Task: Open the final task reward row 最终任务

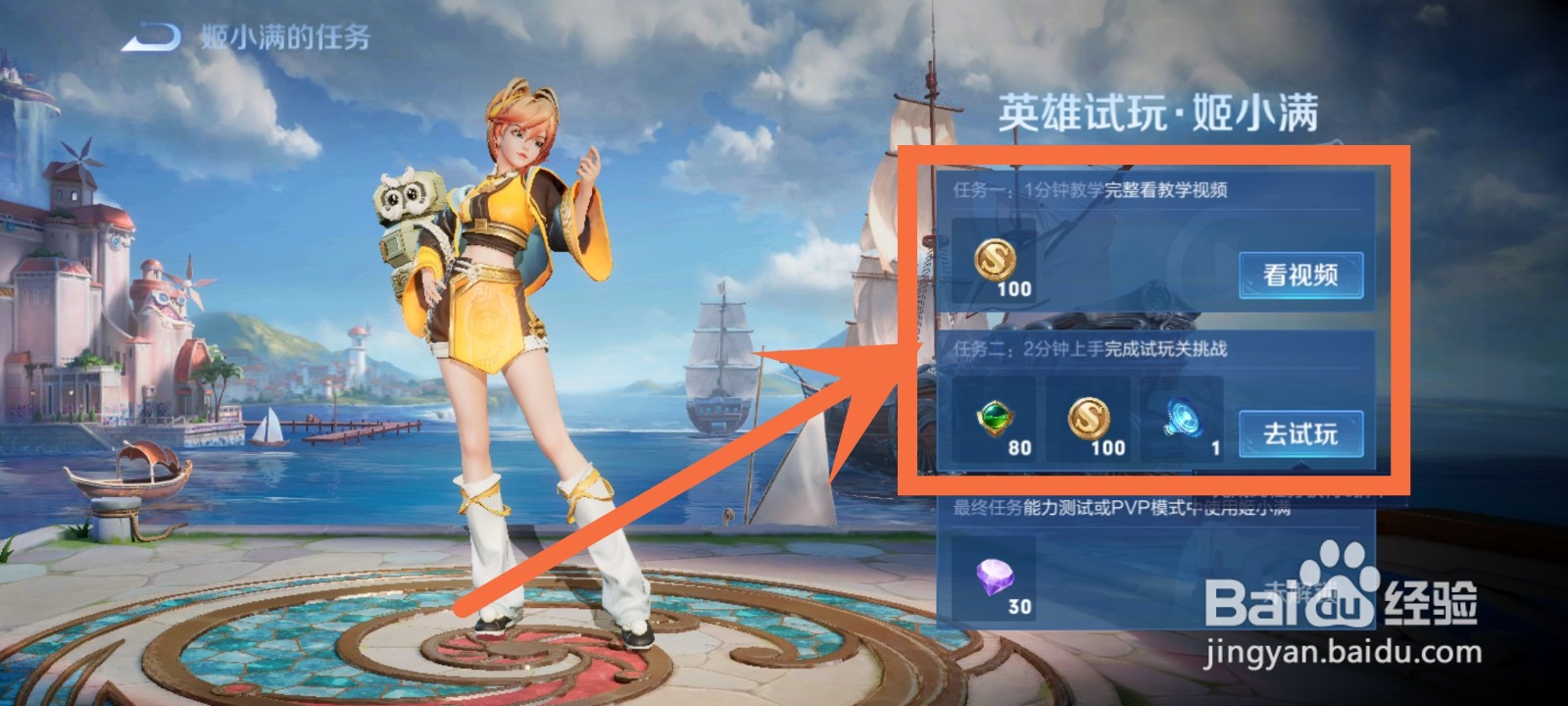Action: [x=1107, y=506]
